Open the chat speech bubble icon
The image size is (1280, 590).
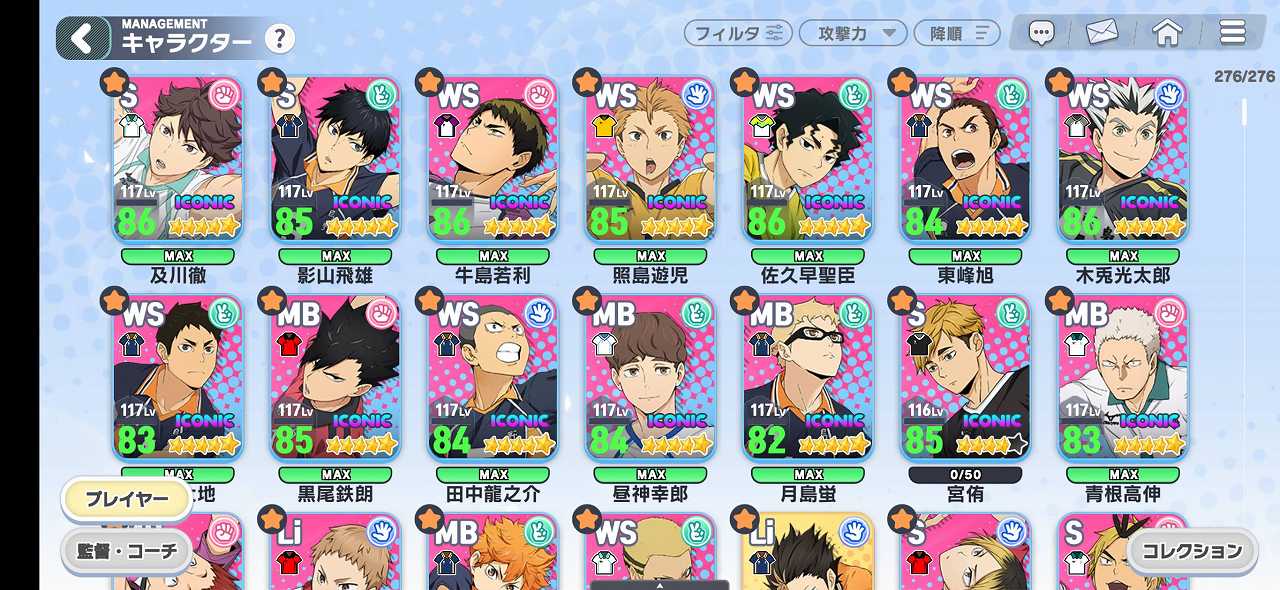pyautogui.click(x=1042, y=34)
